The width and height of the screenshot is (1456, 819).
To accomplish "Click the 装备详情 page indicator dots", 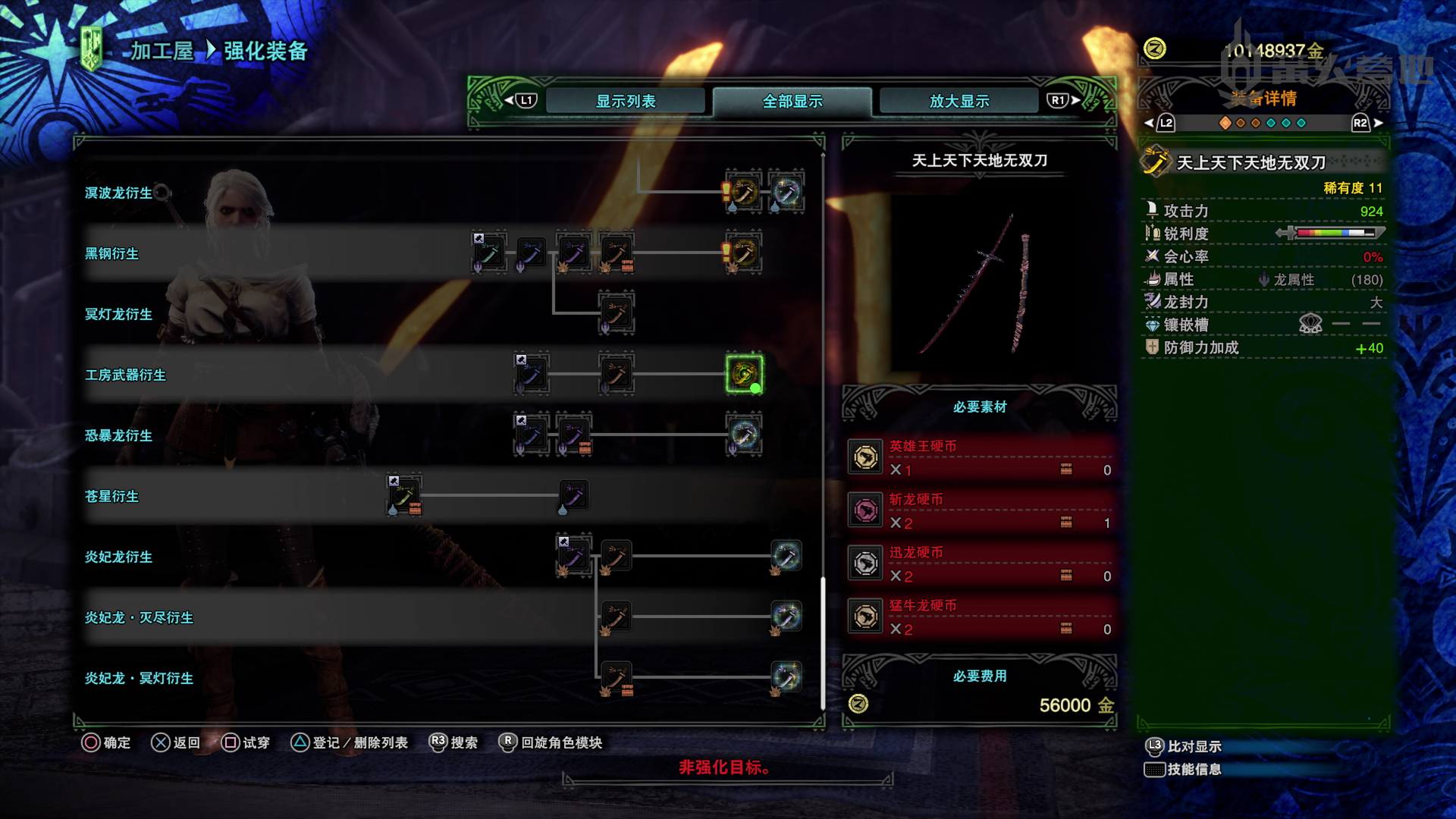I will 1263,123.
